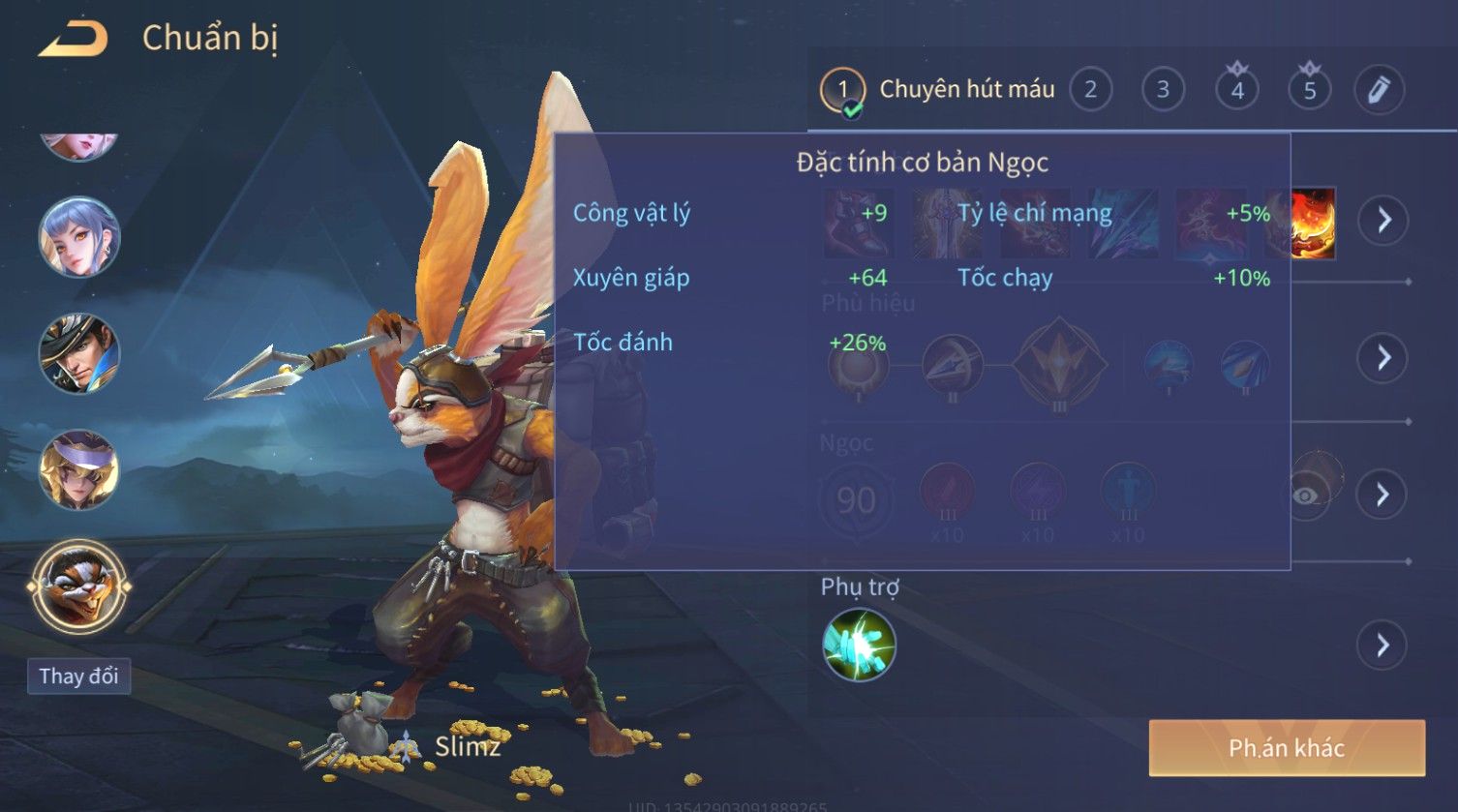Click Thay đổi to change hero

(78, 676)
